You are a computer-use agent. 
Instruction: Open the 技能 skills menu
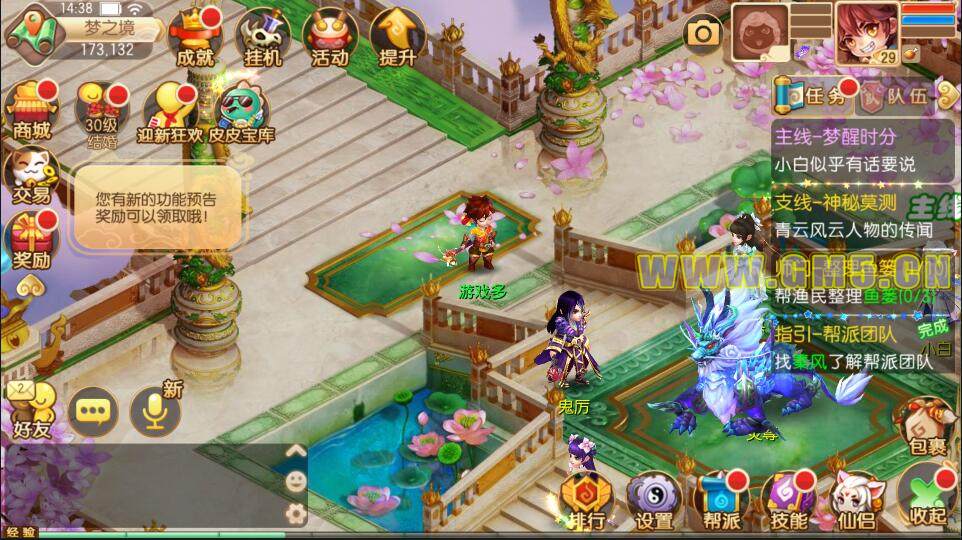coord(790,498)
